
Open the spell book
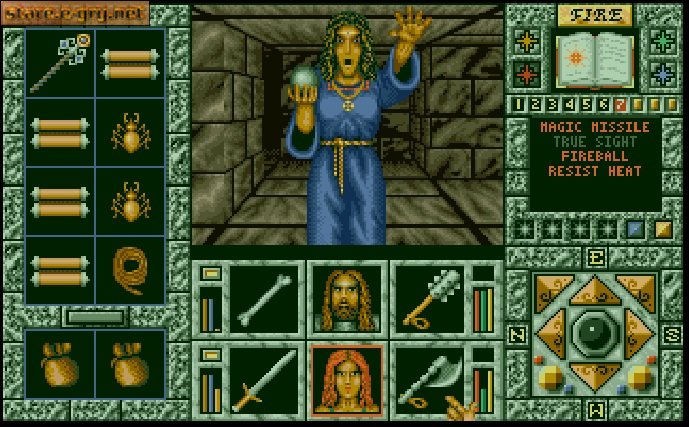pyautogui.click(x=594, y=58)
